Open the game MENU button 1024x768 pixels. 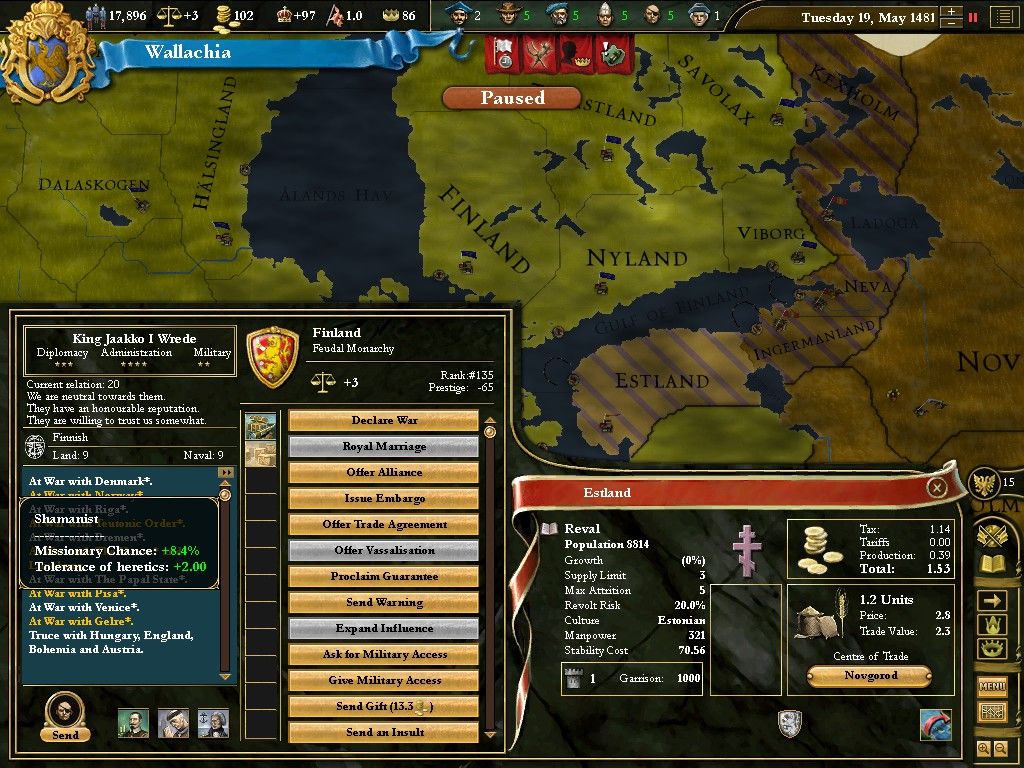tap(991, 687)
